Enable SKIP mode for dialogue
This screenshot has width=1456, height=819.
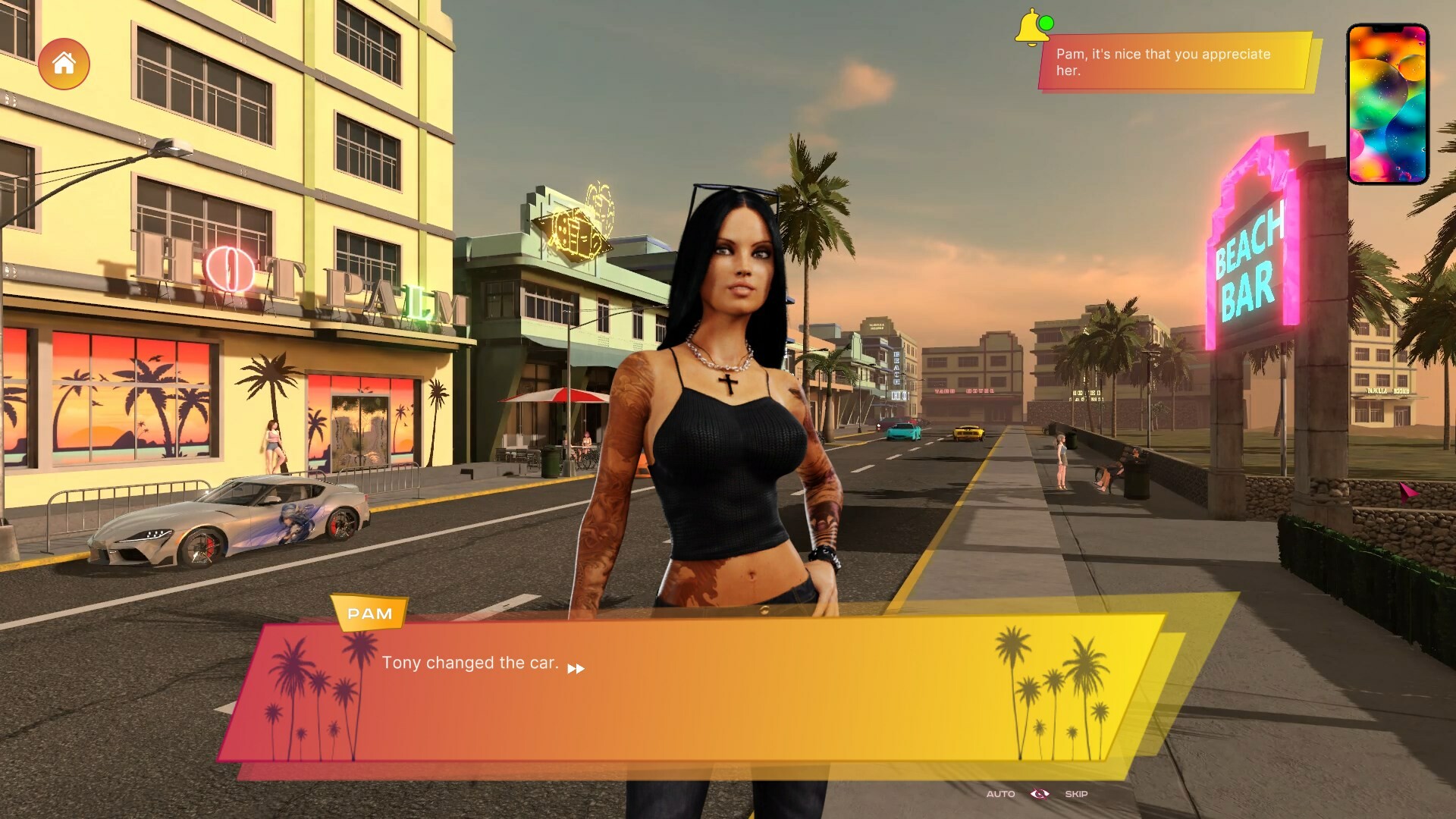(1075, 794)
